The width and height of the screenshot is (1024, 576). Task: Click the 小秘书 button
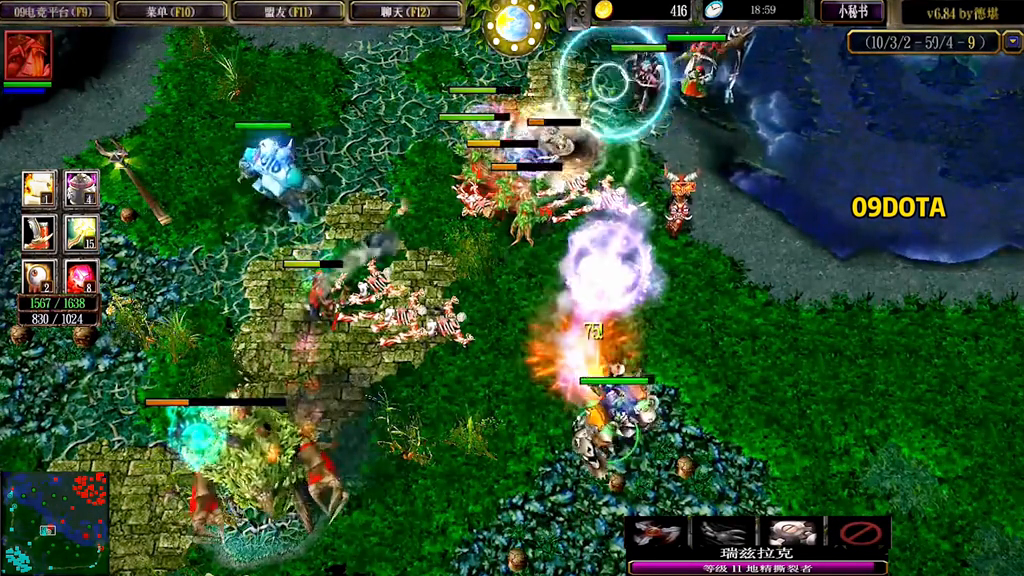click(x=852, y=11)
